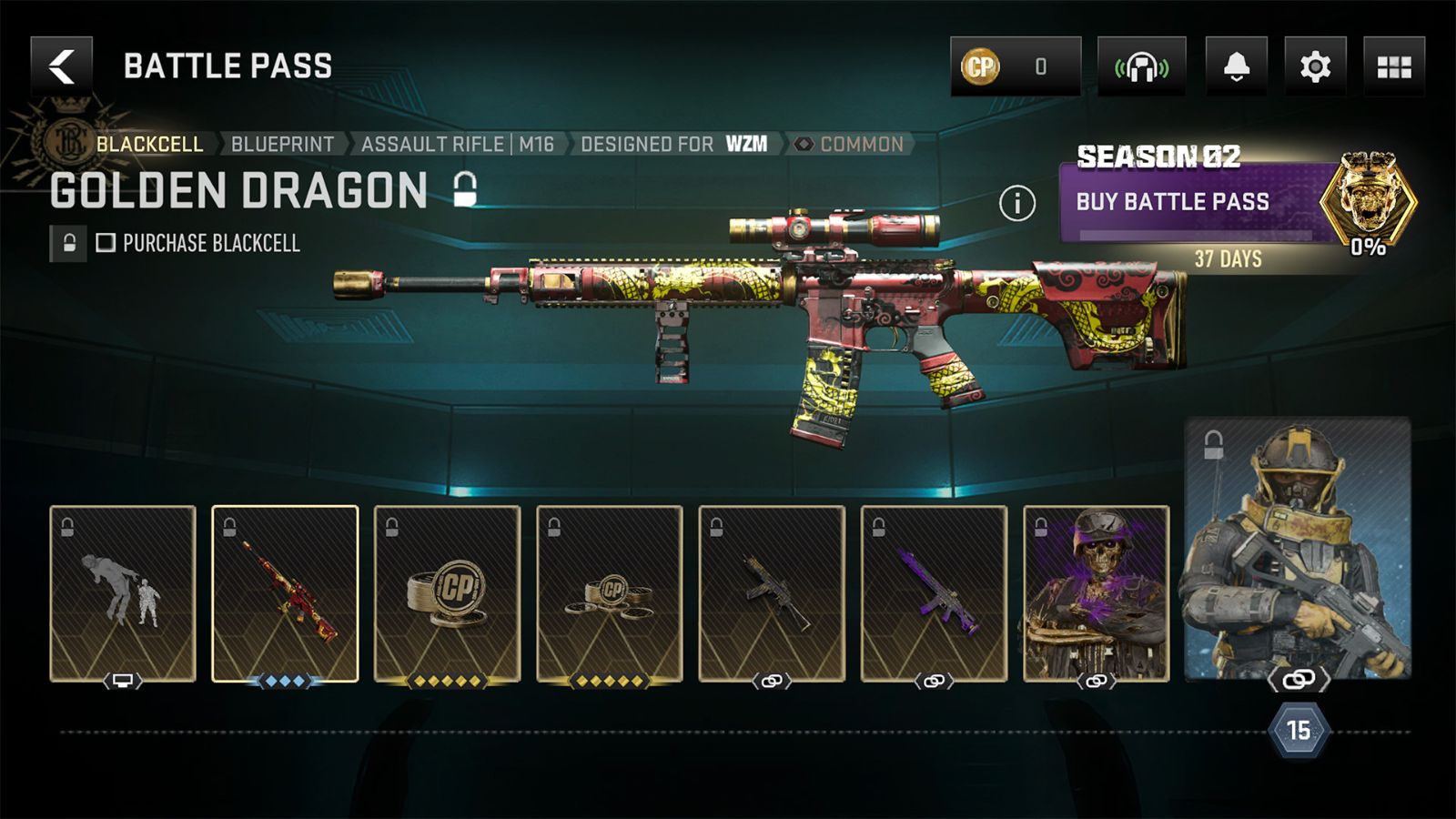Viewport: 1456px width, 819px height.
Task: Check the Purchase BlackCell checkbox
Action: click(x=106, y=243)
